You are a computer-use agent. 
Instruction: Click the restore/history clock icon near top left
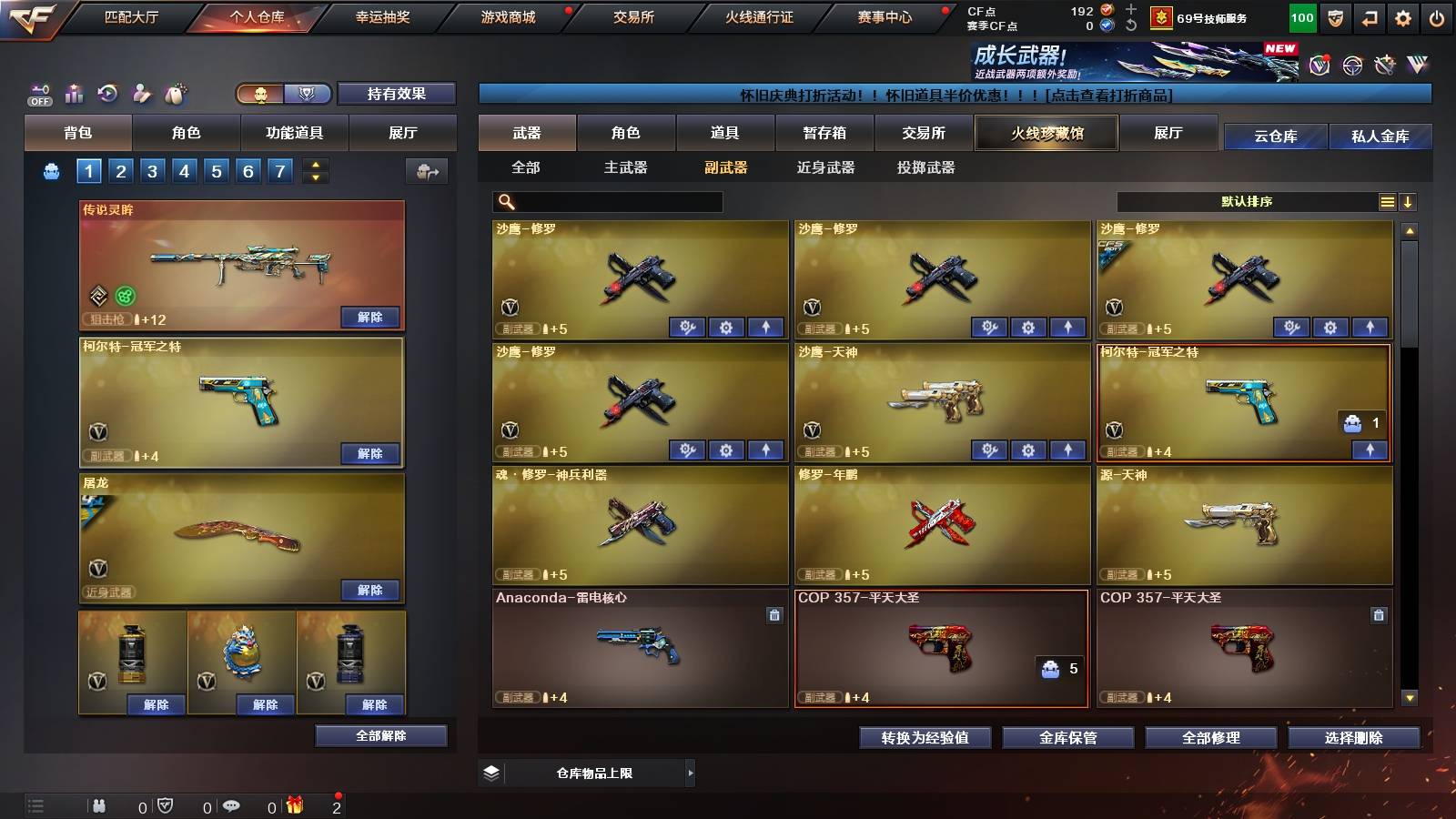pyautogui.click(x=106, y=93)
